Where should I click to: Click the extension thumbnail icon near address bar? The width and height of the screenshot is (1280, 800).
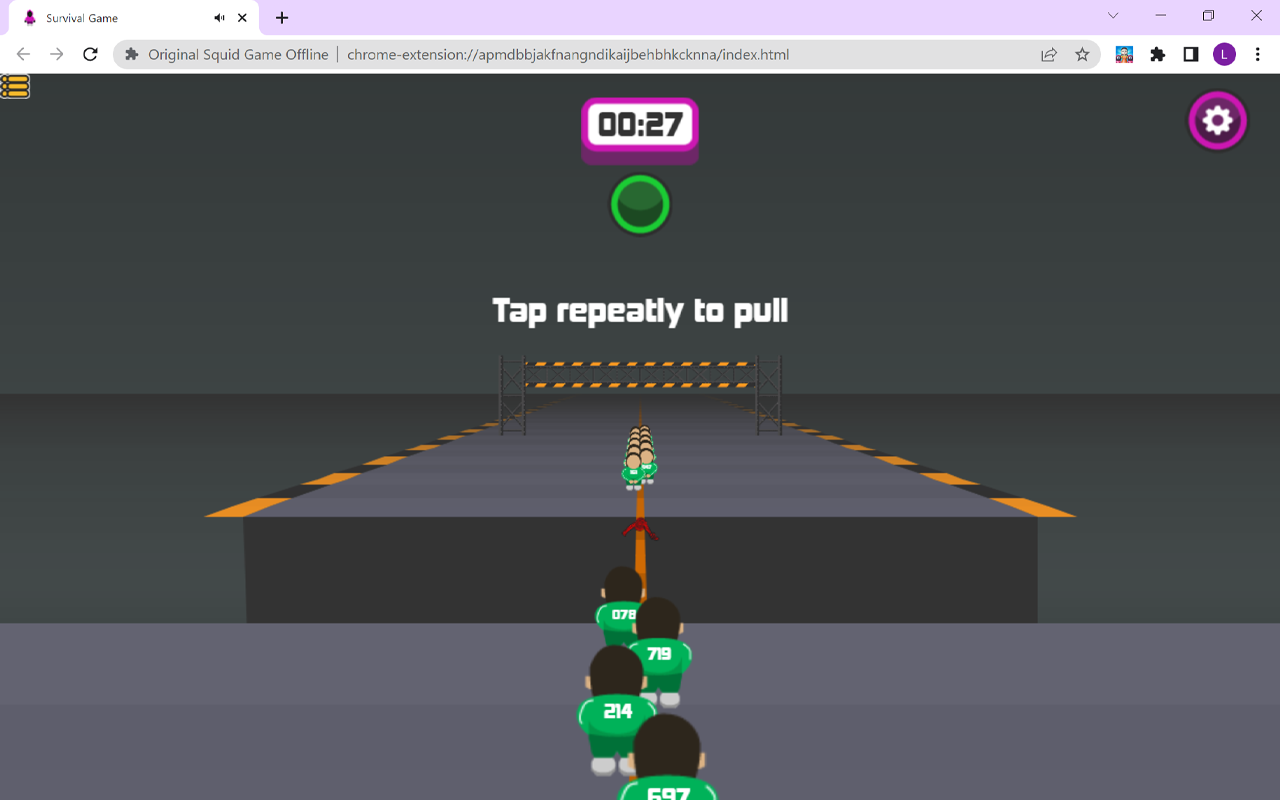click(x=1123, y=54)
